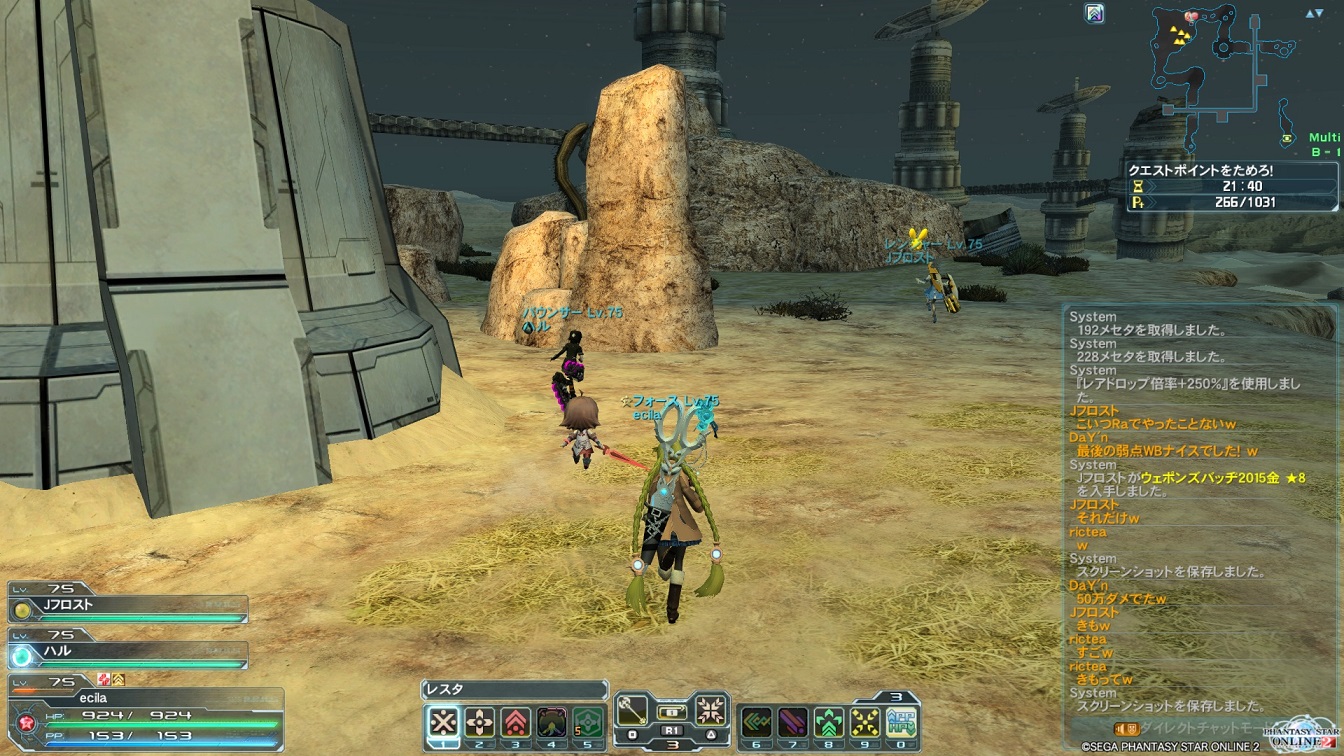Click the boost icon left of the minimap

pyautogui.click(x=1095, y=14)
